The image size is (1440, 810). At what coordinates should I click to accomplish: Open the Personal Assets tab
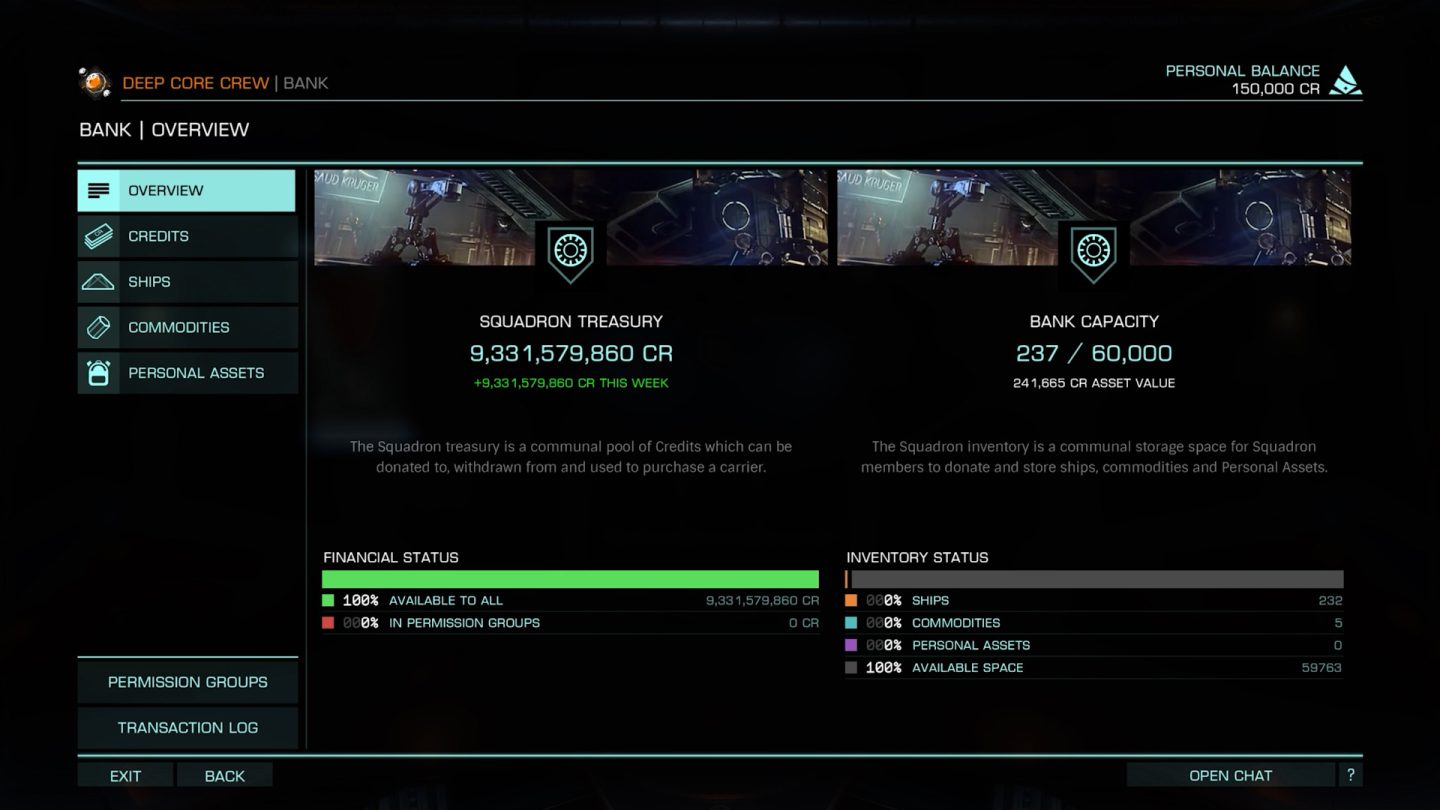point(187,373)
